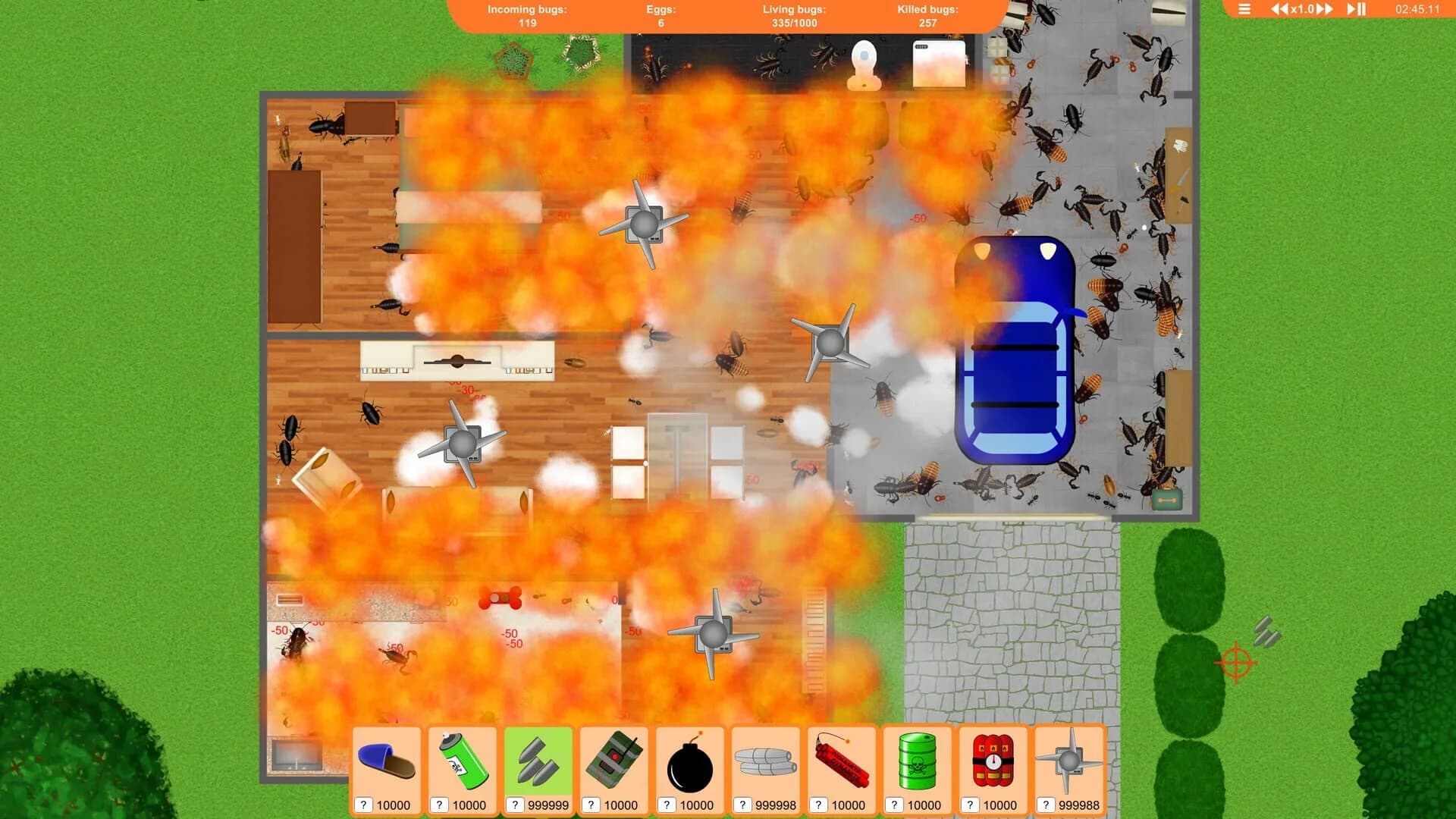Select the claymore mine weapon
The height and width of the screenshot is (819, 1456).
click(x=614, y=762)
